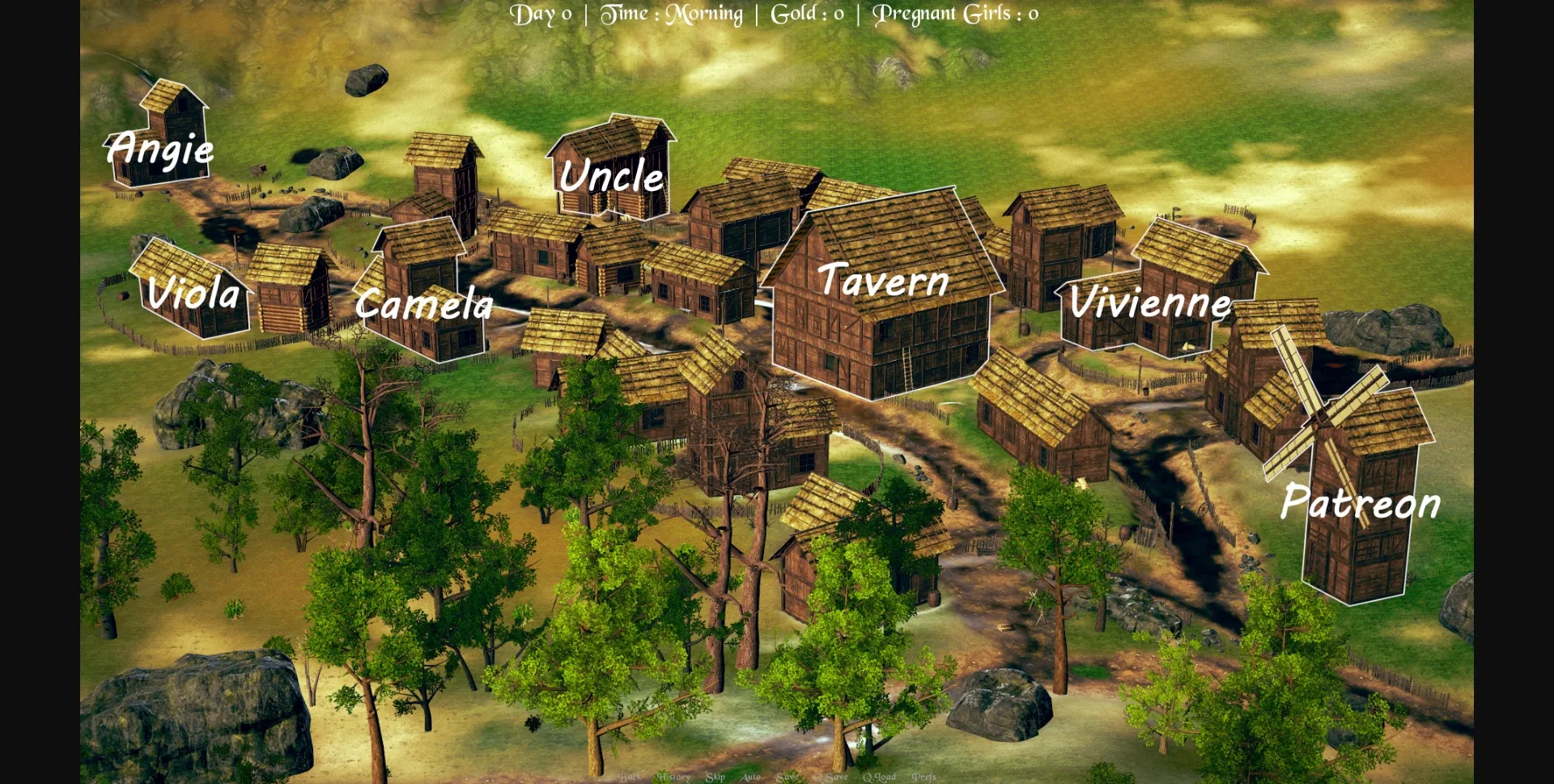
Task: Enter Uncle's house
Action: pyautogui.click(x=611, y=170)
